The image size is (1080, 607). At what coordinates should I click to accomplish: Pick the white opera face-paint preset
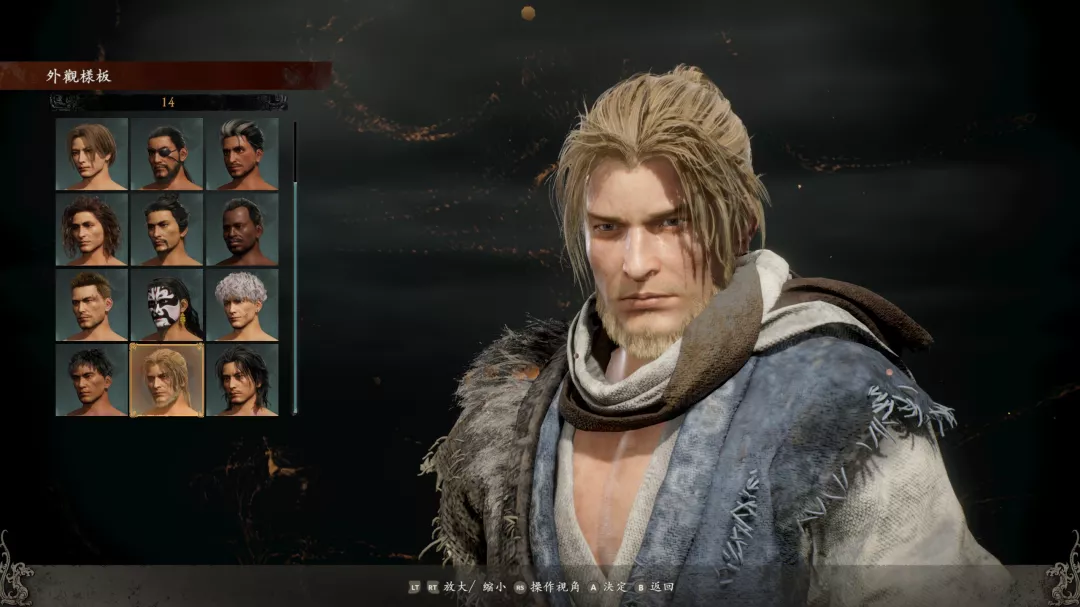click(x=167, y=305)
